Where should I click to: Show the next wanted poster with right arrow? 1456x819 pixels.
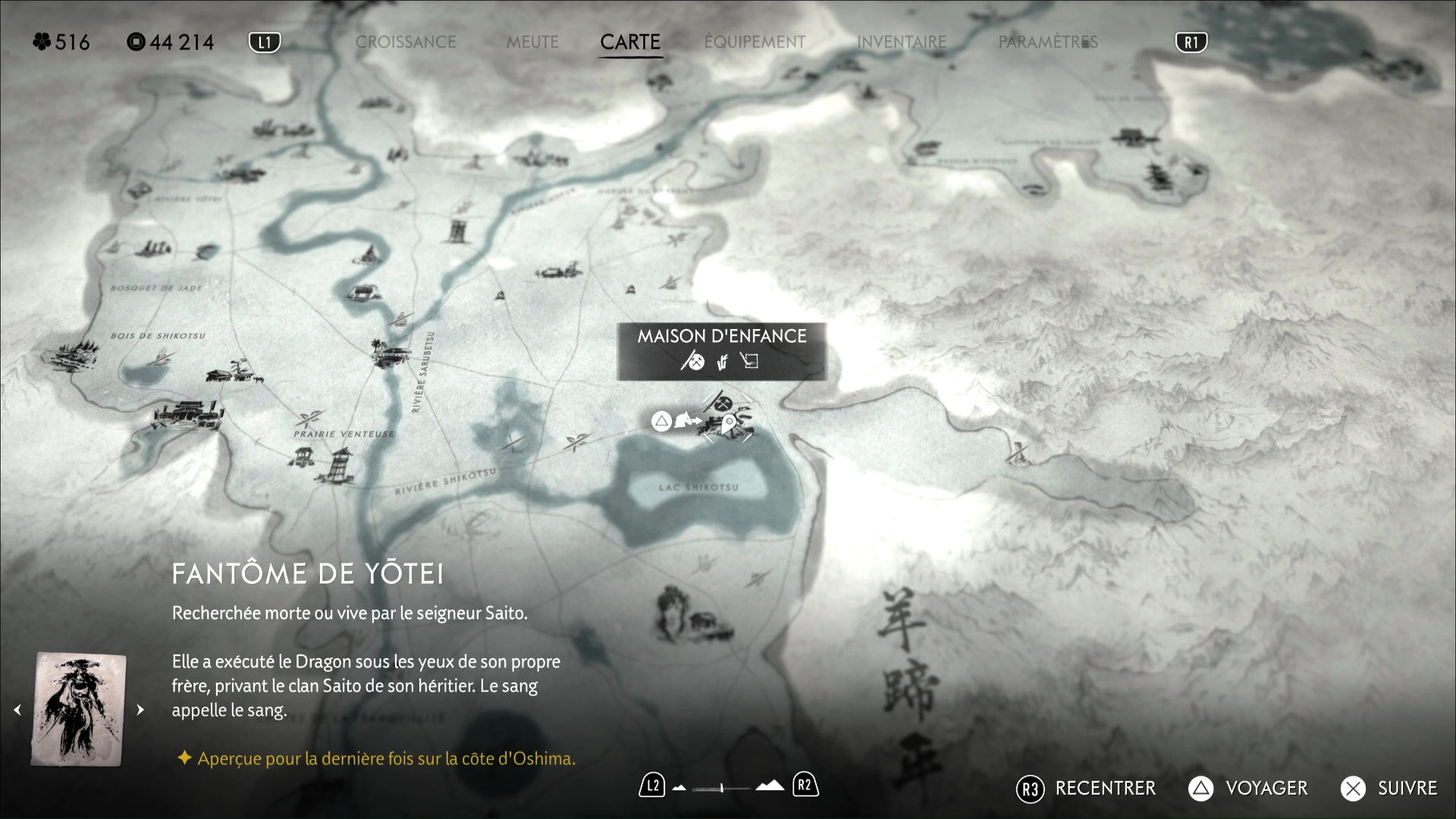tap(140, 710)
